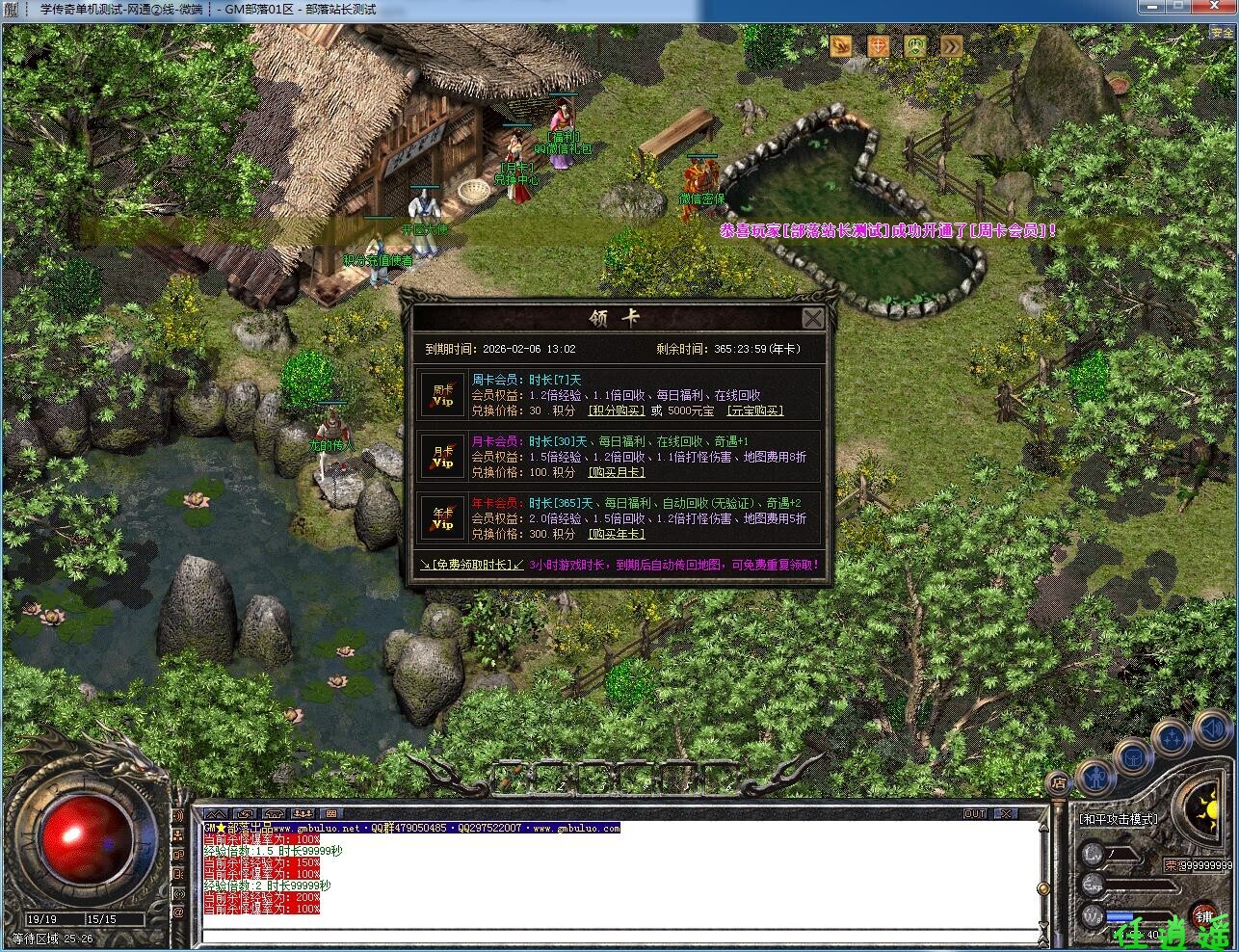This screenshot has width=1239, height=952.
Task: Close the 领卡 card dialog
Action: pos(813,318)
